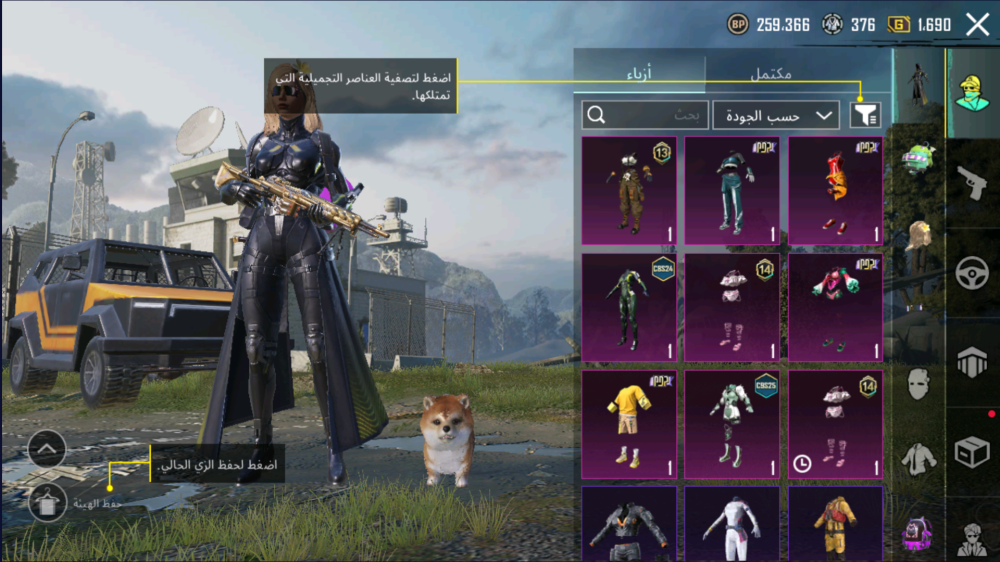Switch to the مكتمل (complete sets) tab

770,74
